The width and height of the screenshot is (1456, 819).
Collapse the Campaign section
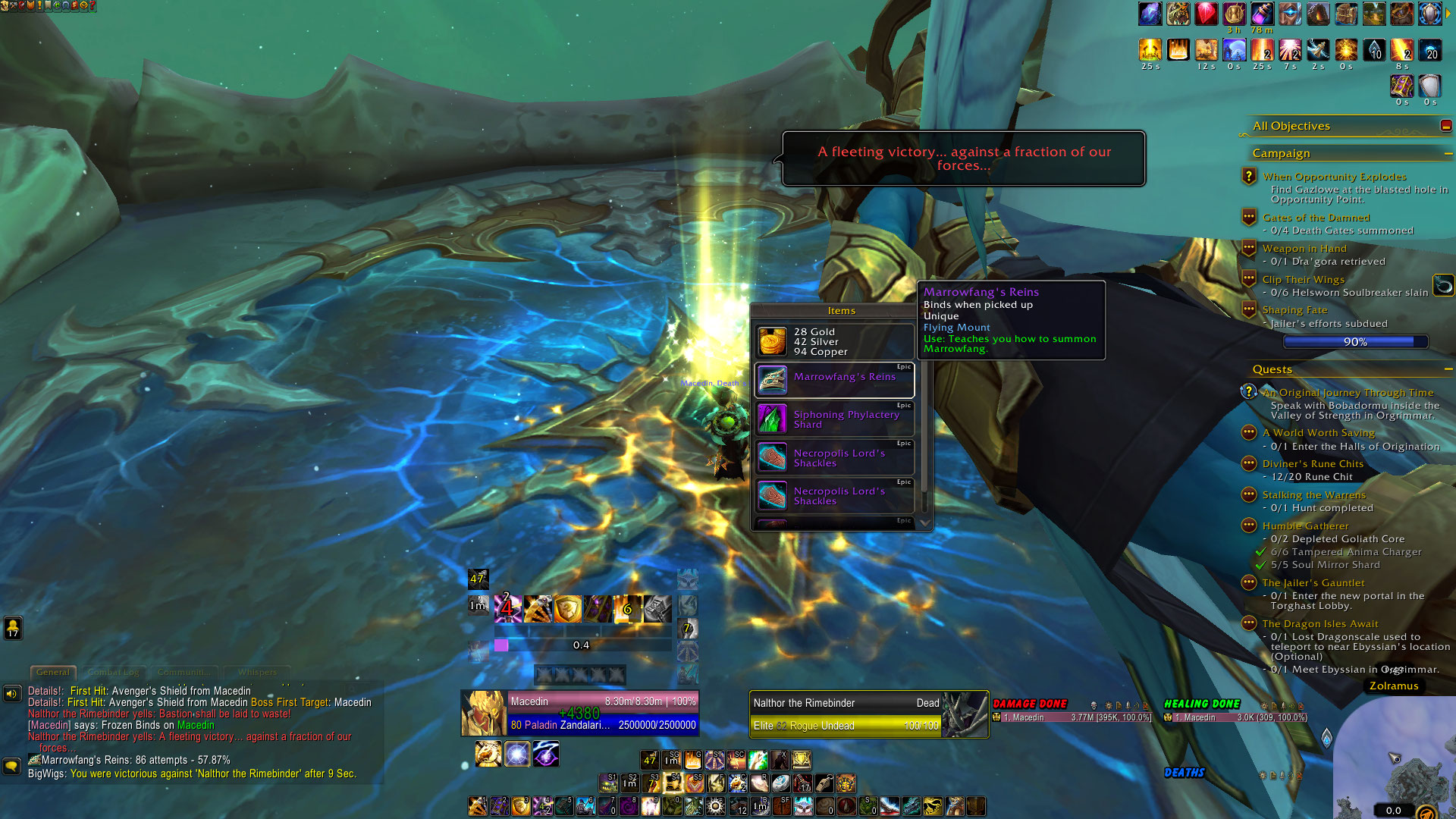click(x=1448, y=154)
